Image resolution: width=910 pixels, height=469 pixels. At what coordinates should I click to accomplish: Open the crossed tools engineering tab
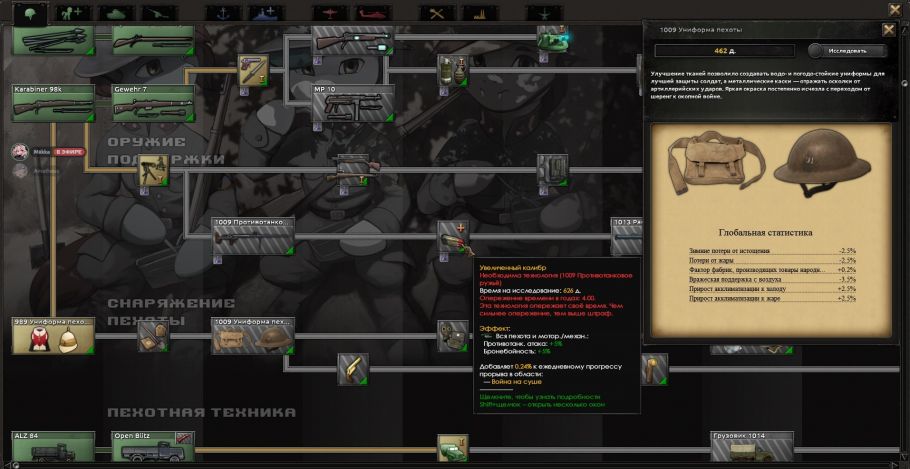[x=436, y=13]
